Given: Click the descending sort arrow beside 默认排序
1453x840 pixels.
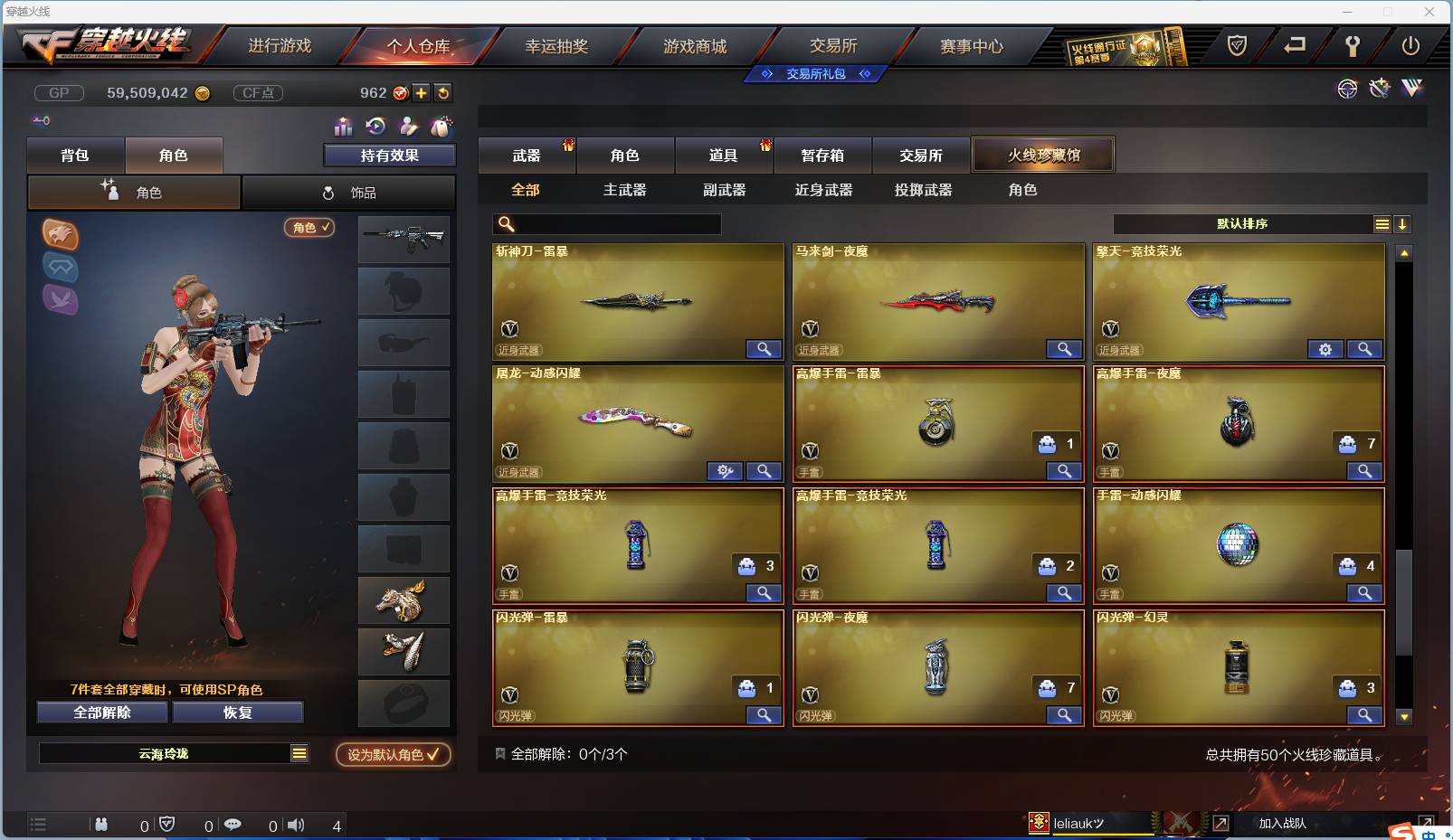Looking at the screenshot, I should pos(1403,223).
